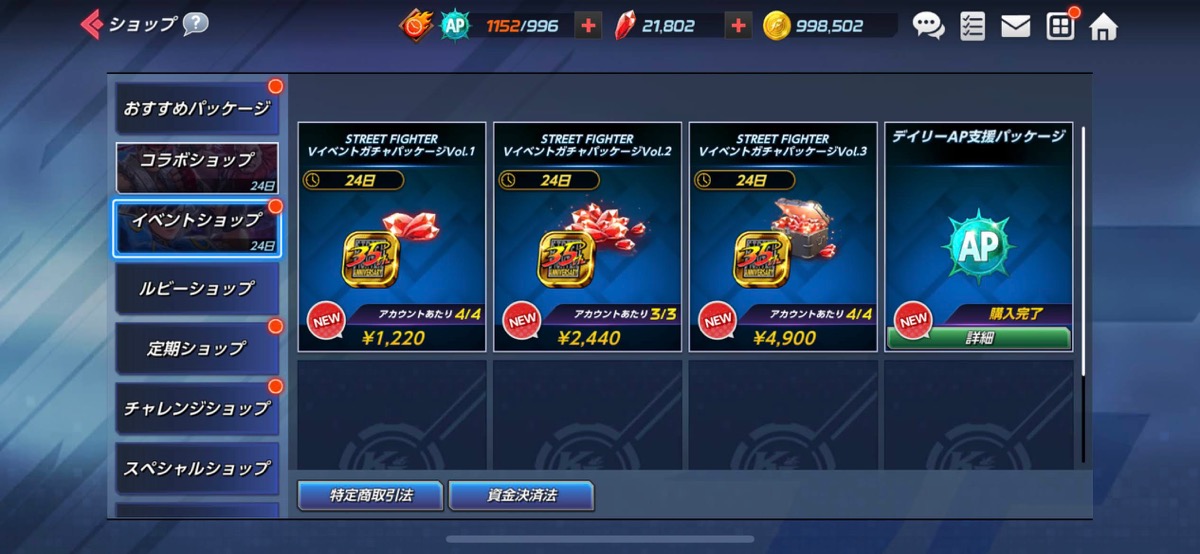
Task: Add rubies with the plus button
Action: tap(738, 26)
